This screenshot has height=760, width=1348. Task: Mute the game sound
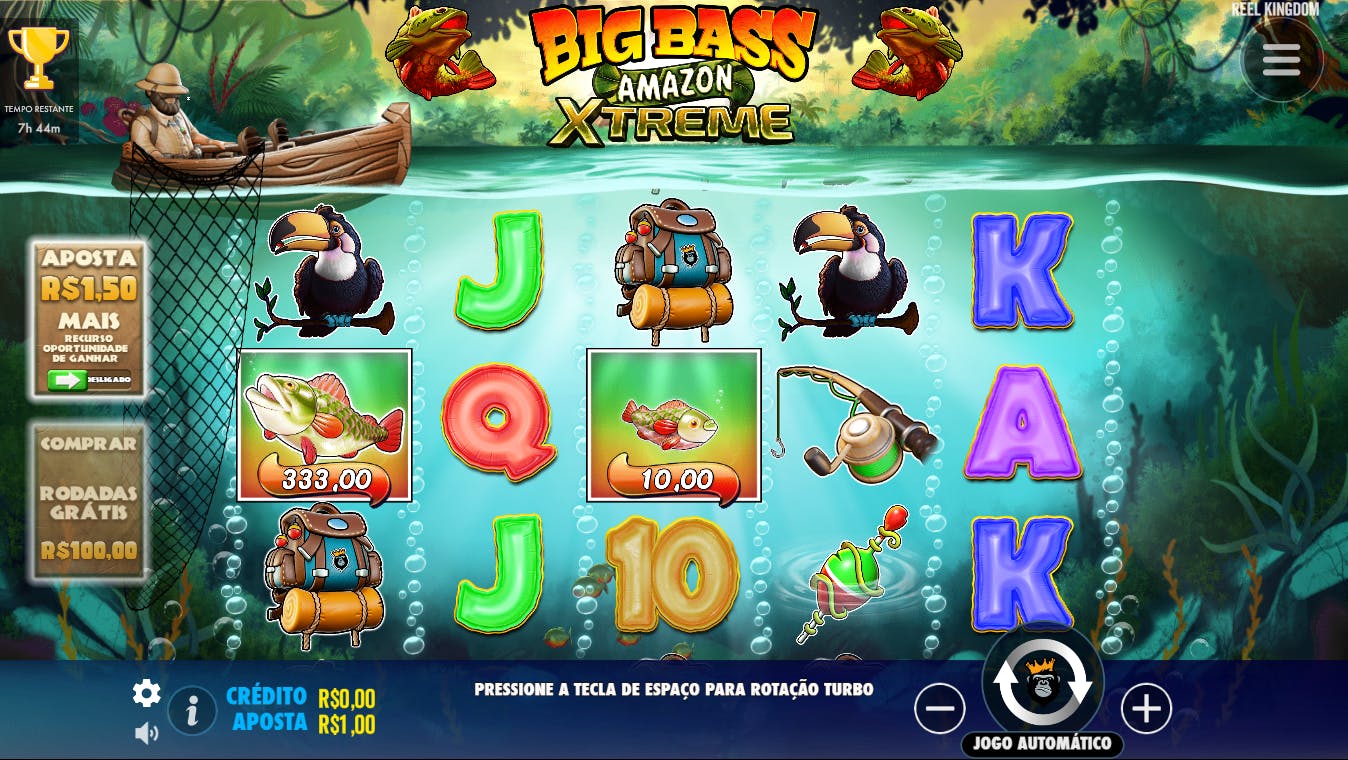(x=148, y=731)
